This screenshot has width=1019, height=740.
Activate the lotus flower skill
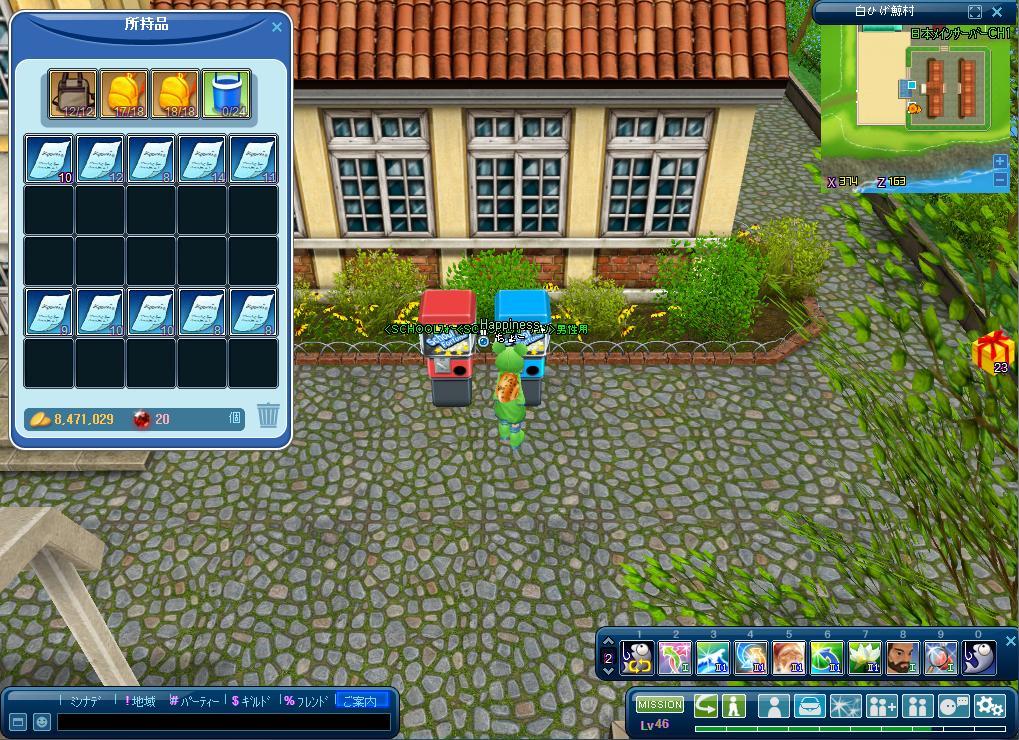[x=864, y=657]
